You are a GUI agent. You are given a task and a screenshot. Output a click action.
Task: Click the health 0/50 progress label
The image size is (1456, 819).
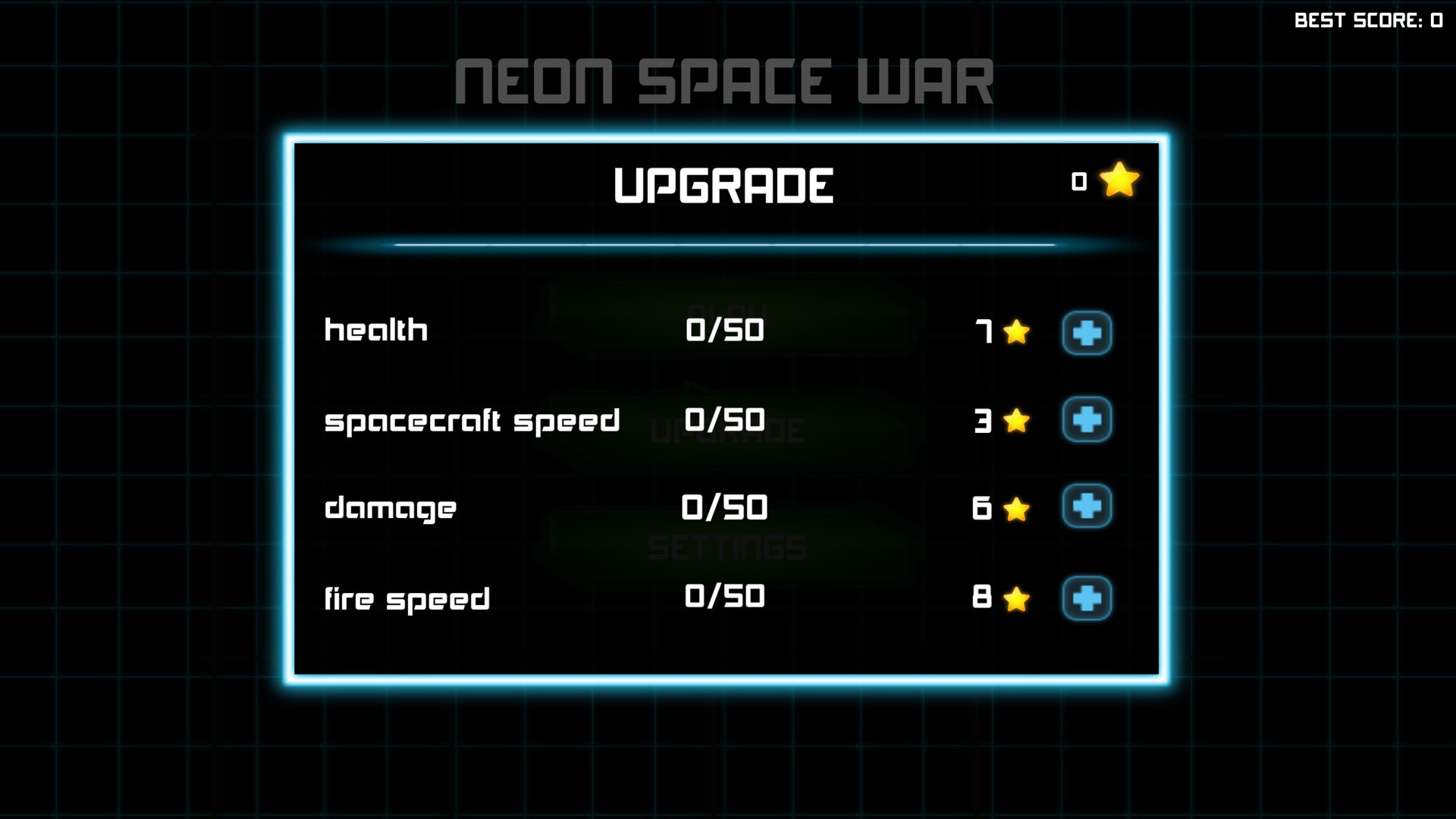coord(724,330)
